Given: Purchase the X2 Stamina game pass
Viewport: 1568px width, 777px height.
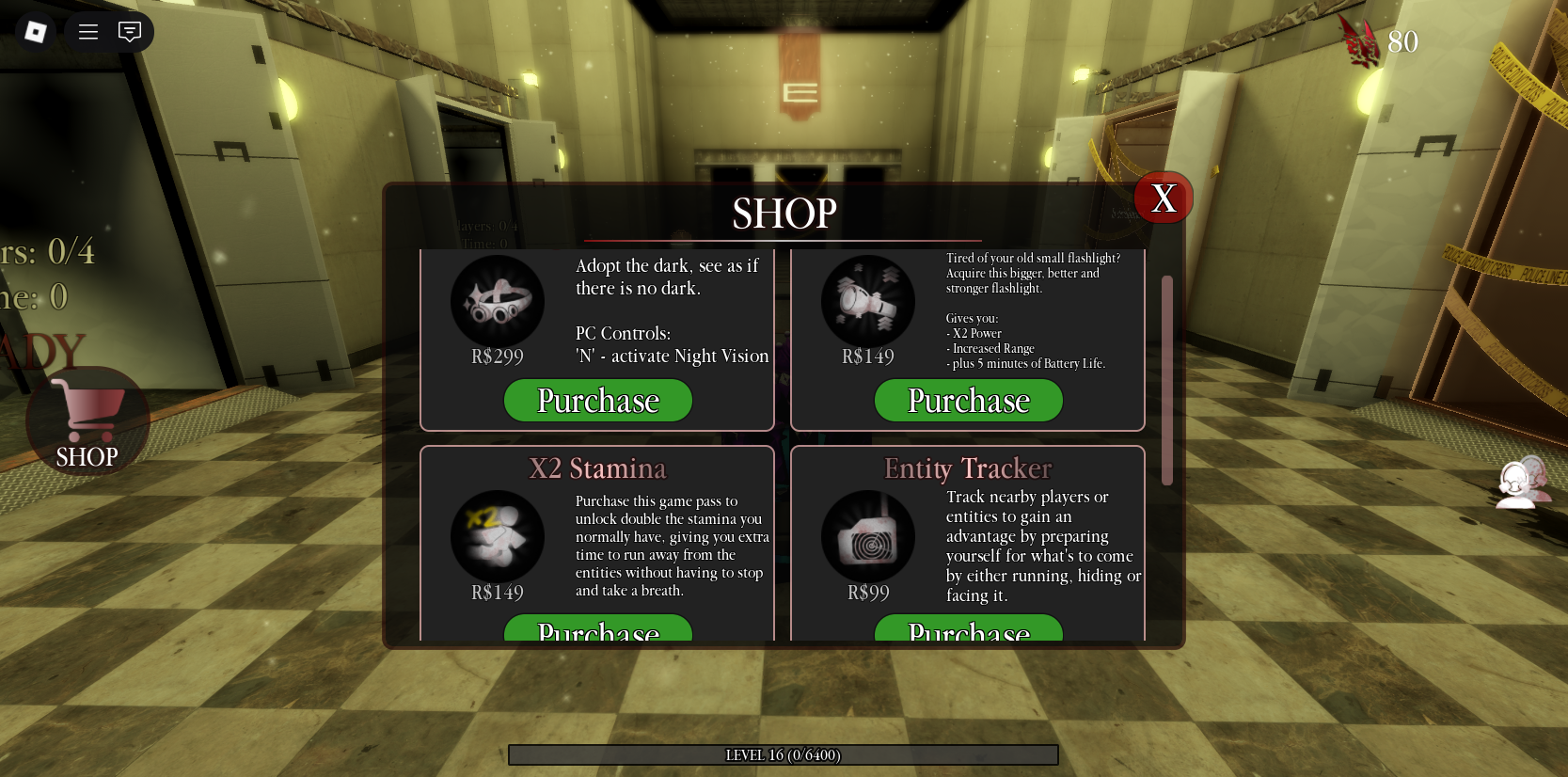Looking at the screenshot, I should point(598,632).
